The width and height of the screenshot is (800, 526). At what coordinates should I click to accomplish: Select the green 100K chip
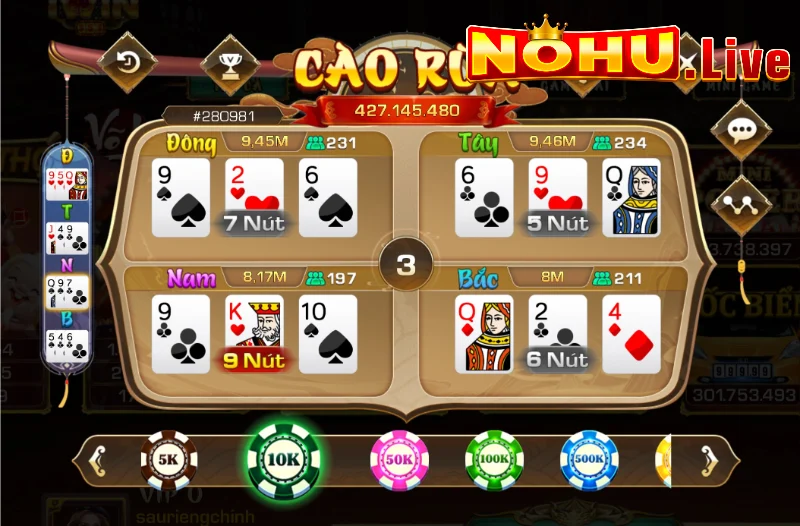pos(494,459)
